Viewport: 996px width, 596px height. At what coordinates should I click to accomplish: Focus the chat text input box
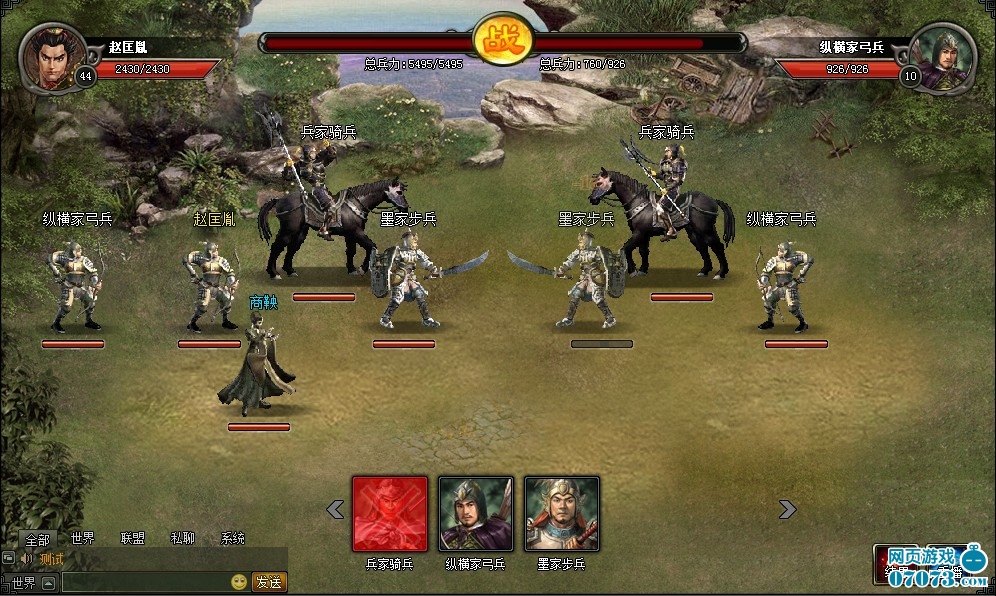144,582
